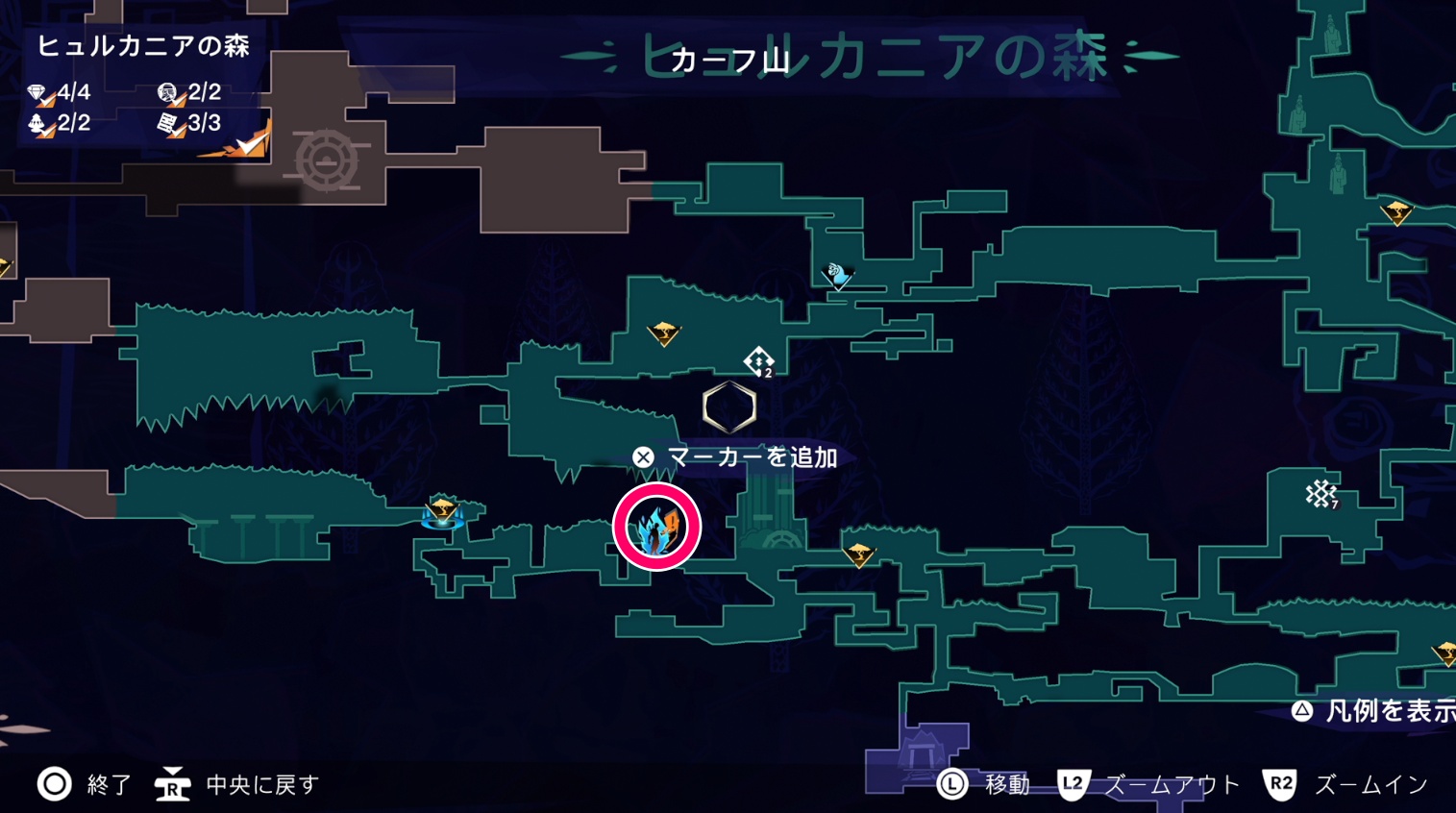Screen dimensions: 1456x813
Task: Select the blue feather fast-travel marker
Action: click(839, 276)
